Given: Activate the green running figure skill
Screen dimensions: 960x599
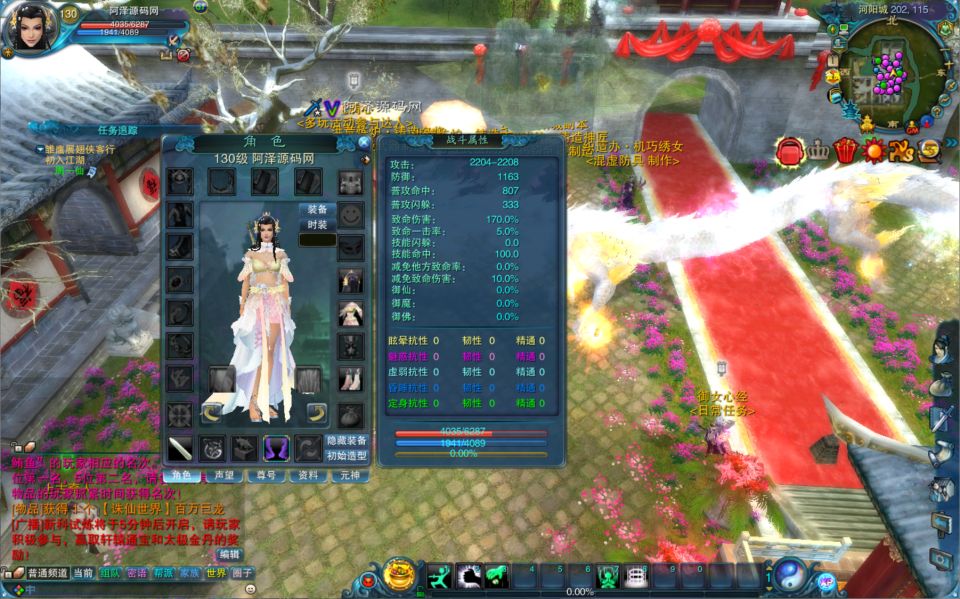Looking at the screenshot, I should [x=440, y=576].
